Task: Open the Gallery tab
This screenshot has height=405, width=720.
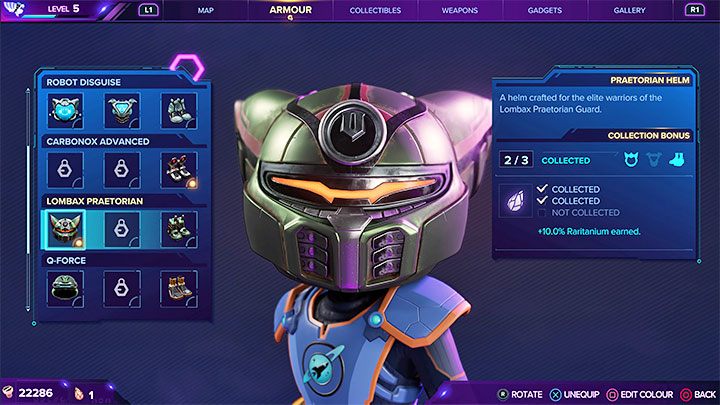Action: tap(629, 10)
